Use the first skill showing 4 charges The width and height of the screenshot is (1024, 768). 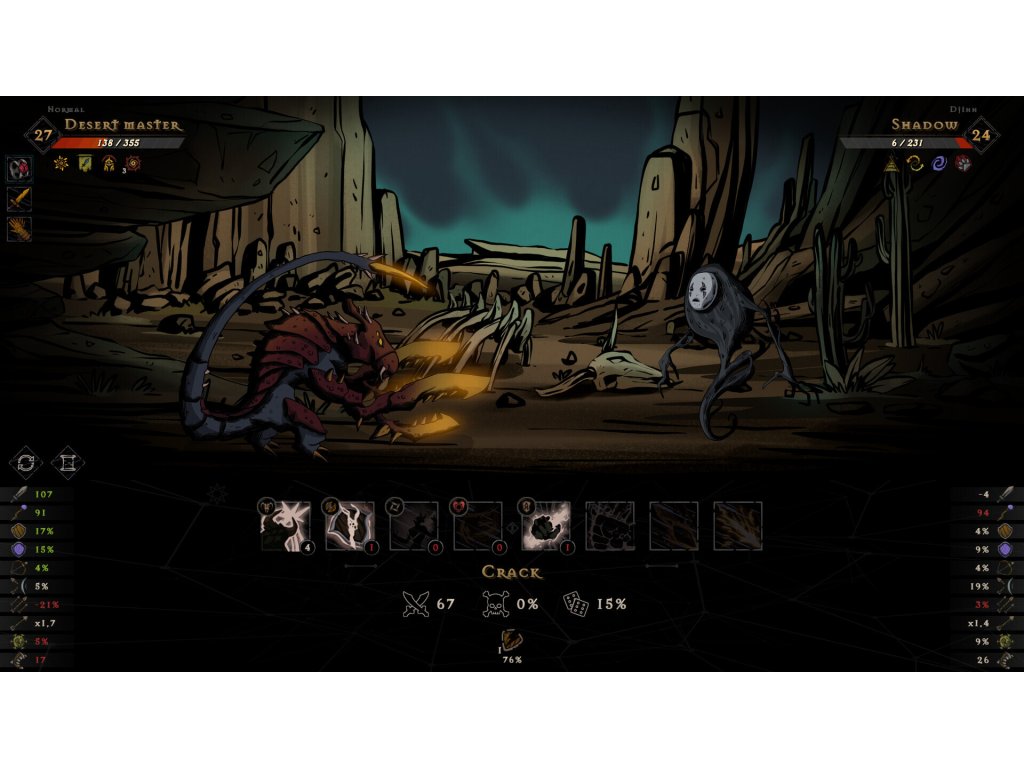pos(285,526)
